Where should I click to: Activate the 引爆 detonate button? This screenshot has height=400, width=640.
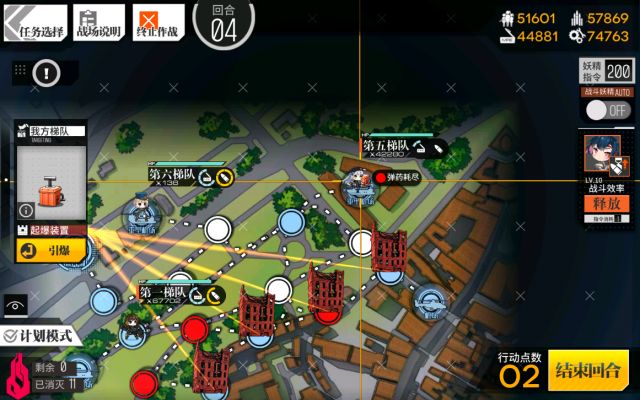(x=50, y=251)
